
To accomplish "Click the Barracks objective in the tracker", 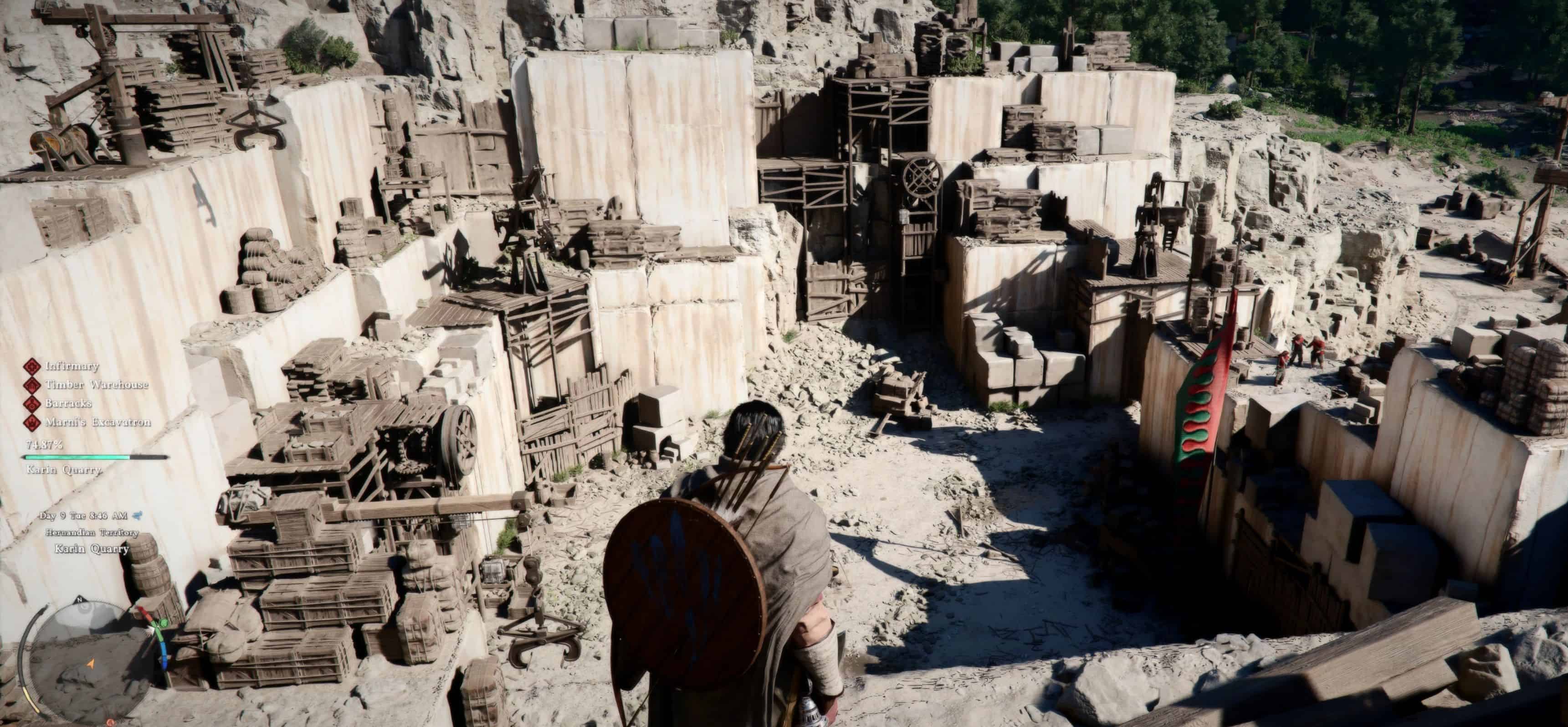I will (x=68, y=403).
